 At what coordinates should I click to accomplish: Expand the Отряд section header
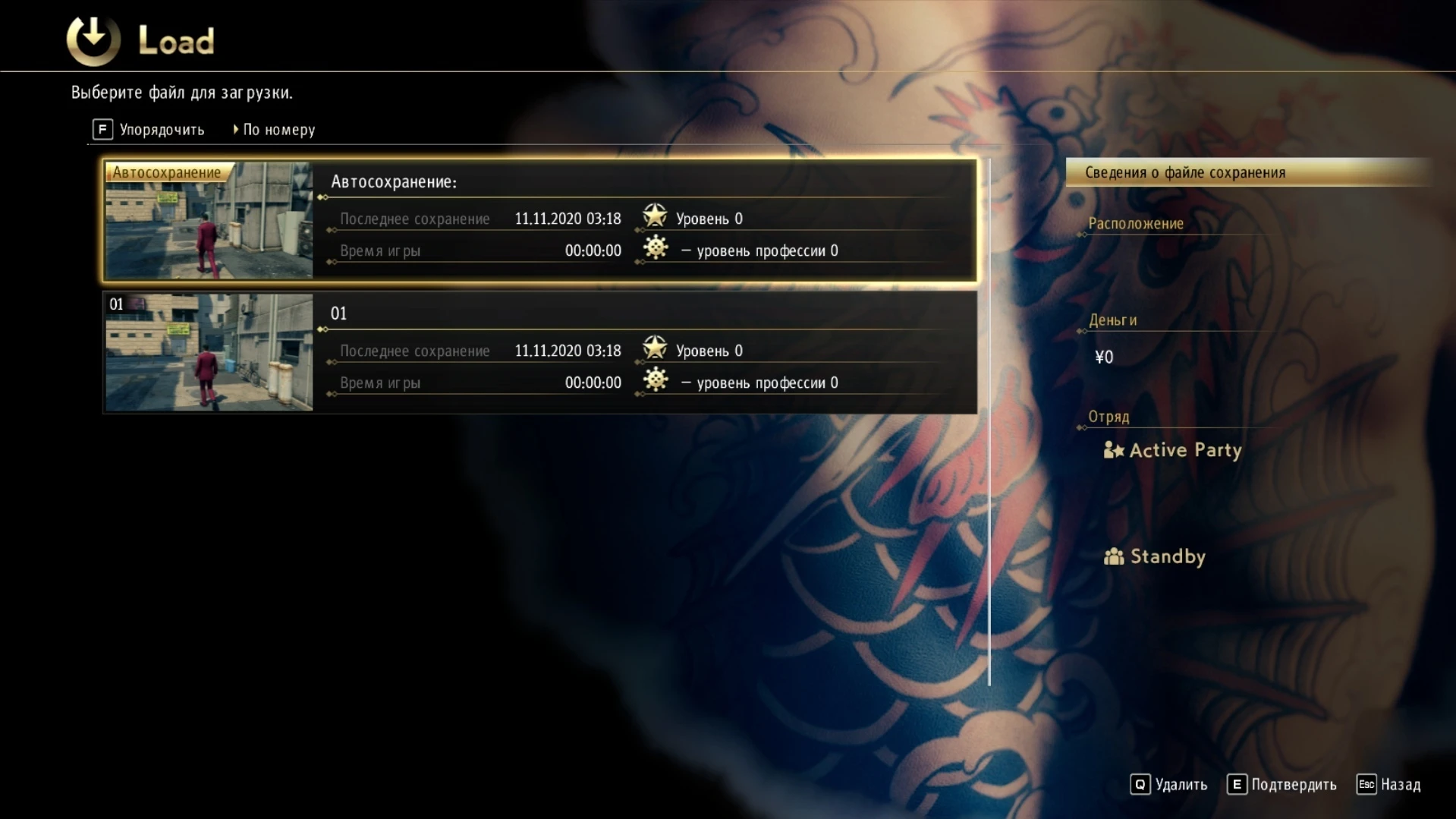coord(1109,416)
